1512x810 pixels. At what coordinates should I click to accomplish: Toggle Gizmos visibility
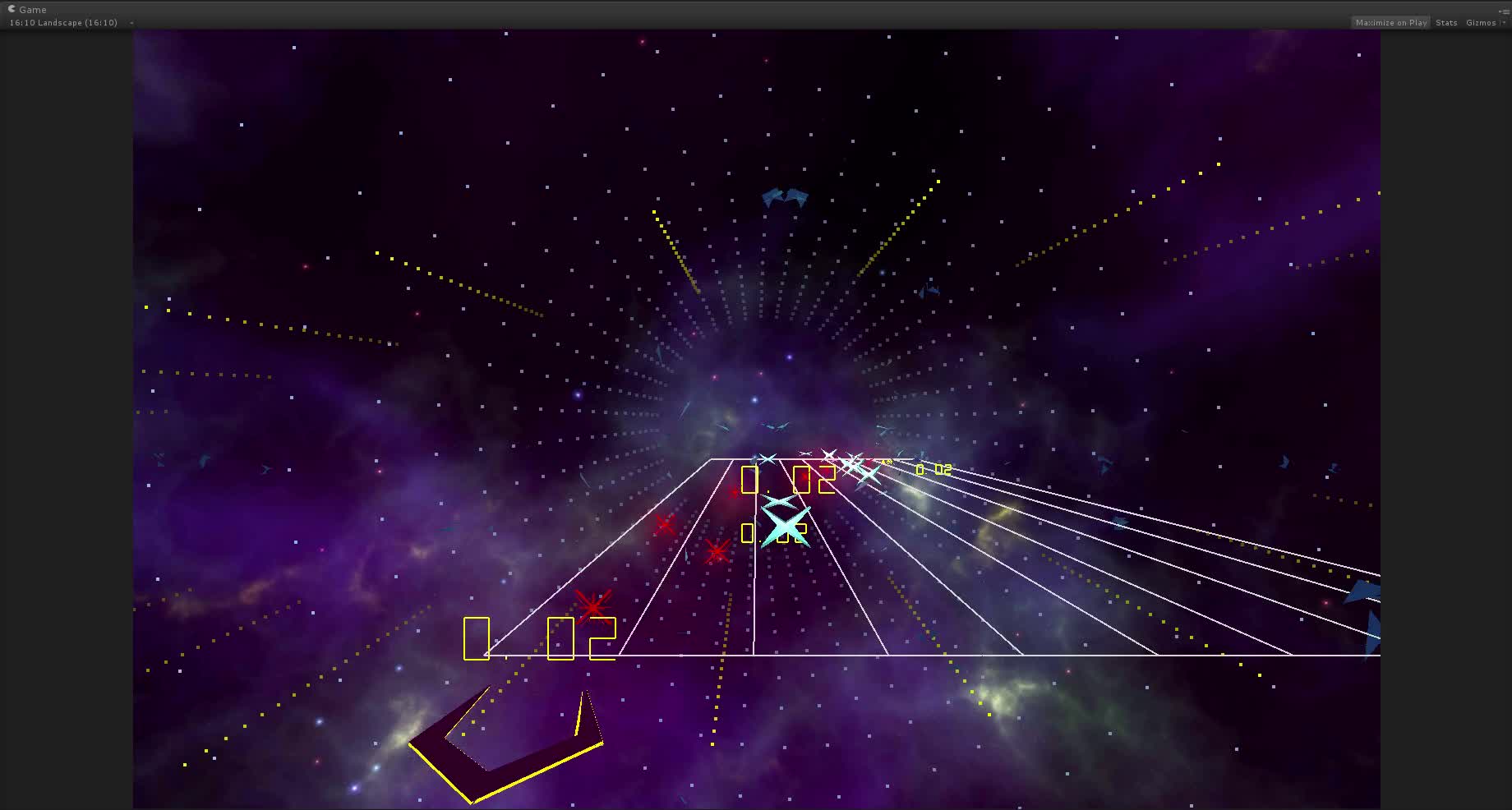(1481, 22)
